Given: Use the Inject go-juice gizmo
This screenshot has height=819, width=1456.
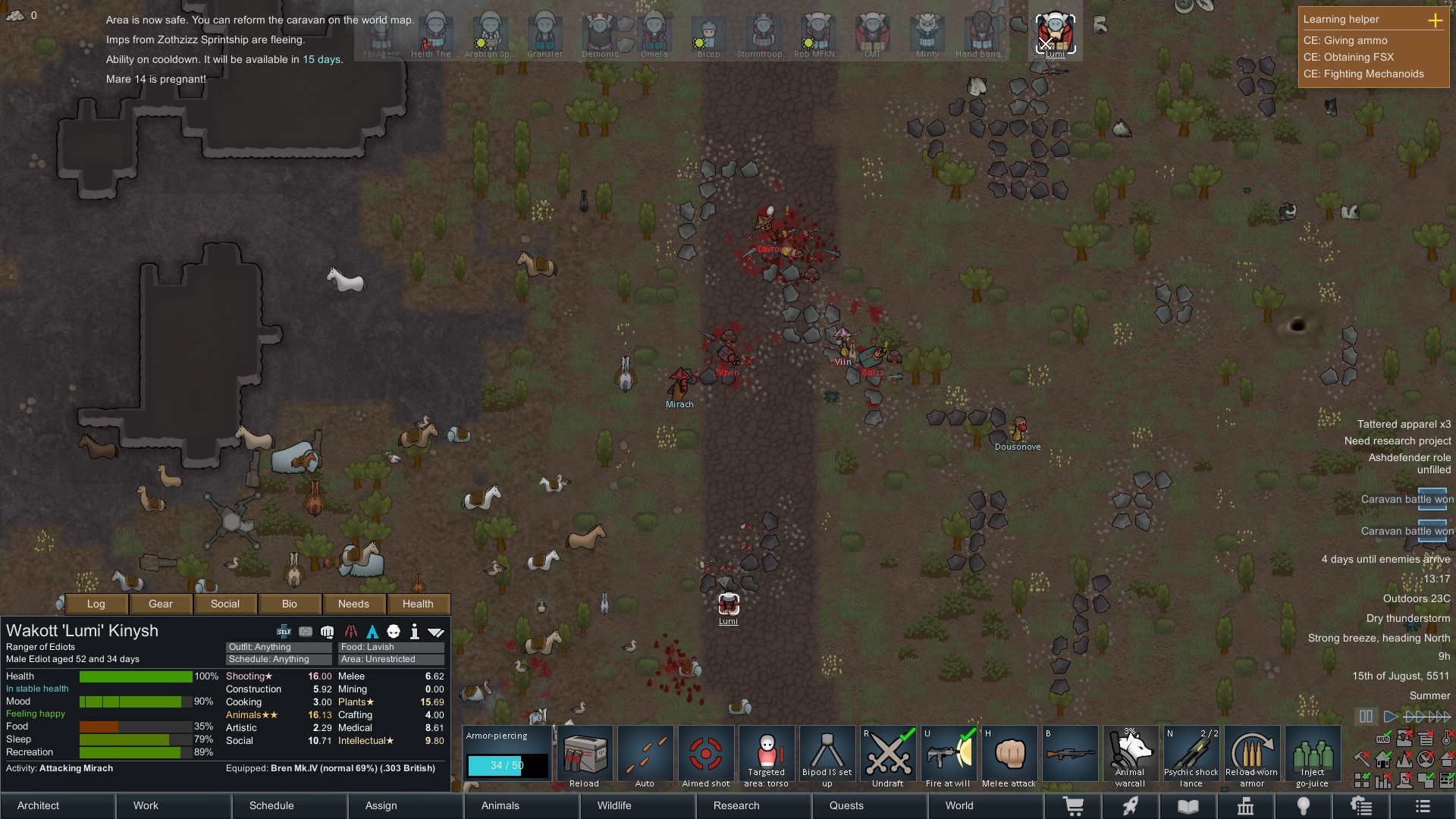Looking at the screenshot, I should [1313, 753].
